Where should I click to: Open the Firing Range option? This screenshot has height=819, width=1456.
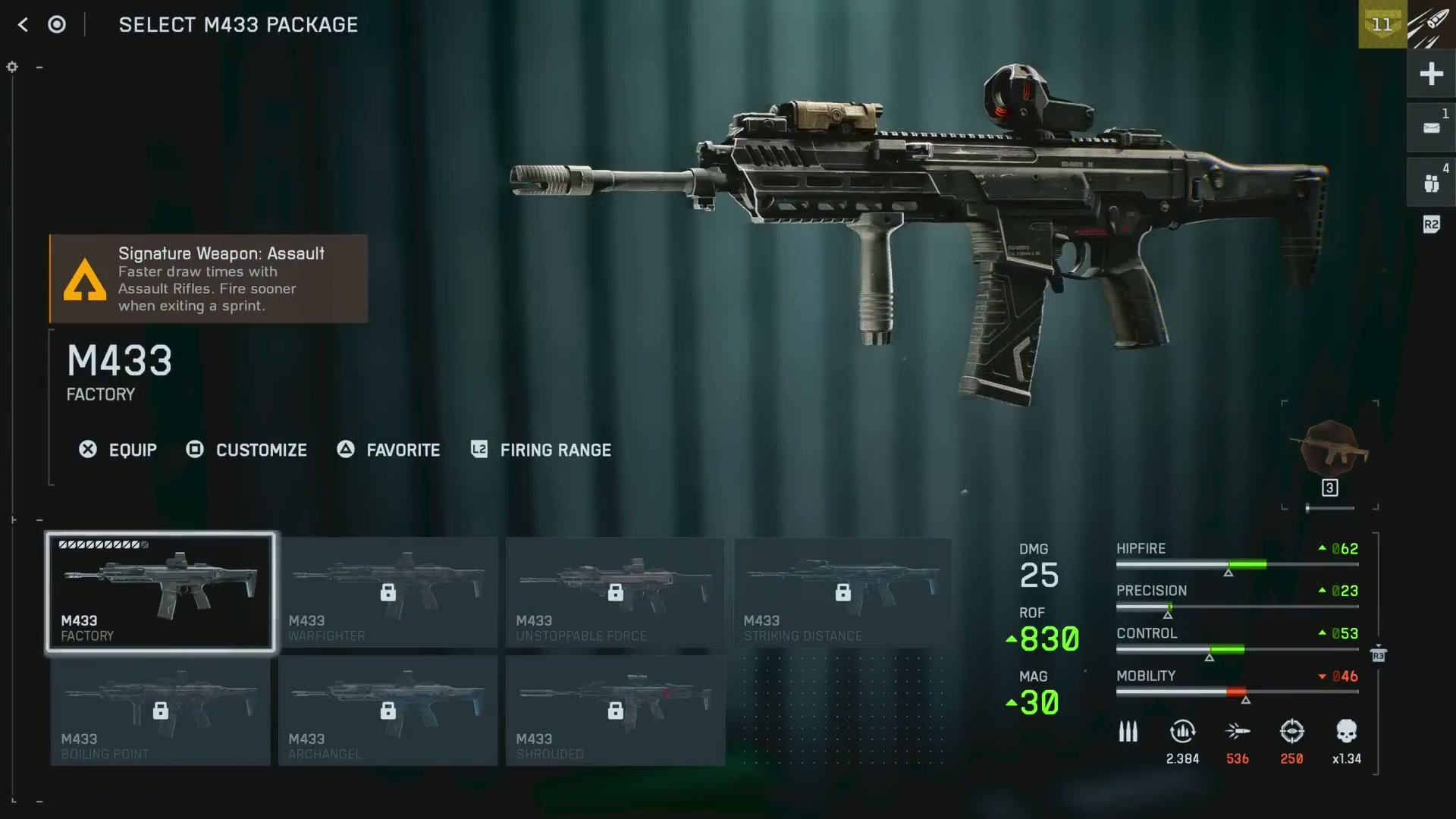[540, 450]
